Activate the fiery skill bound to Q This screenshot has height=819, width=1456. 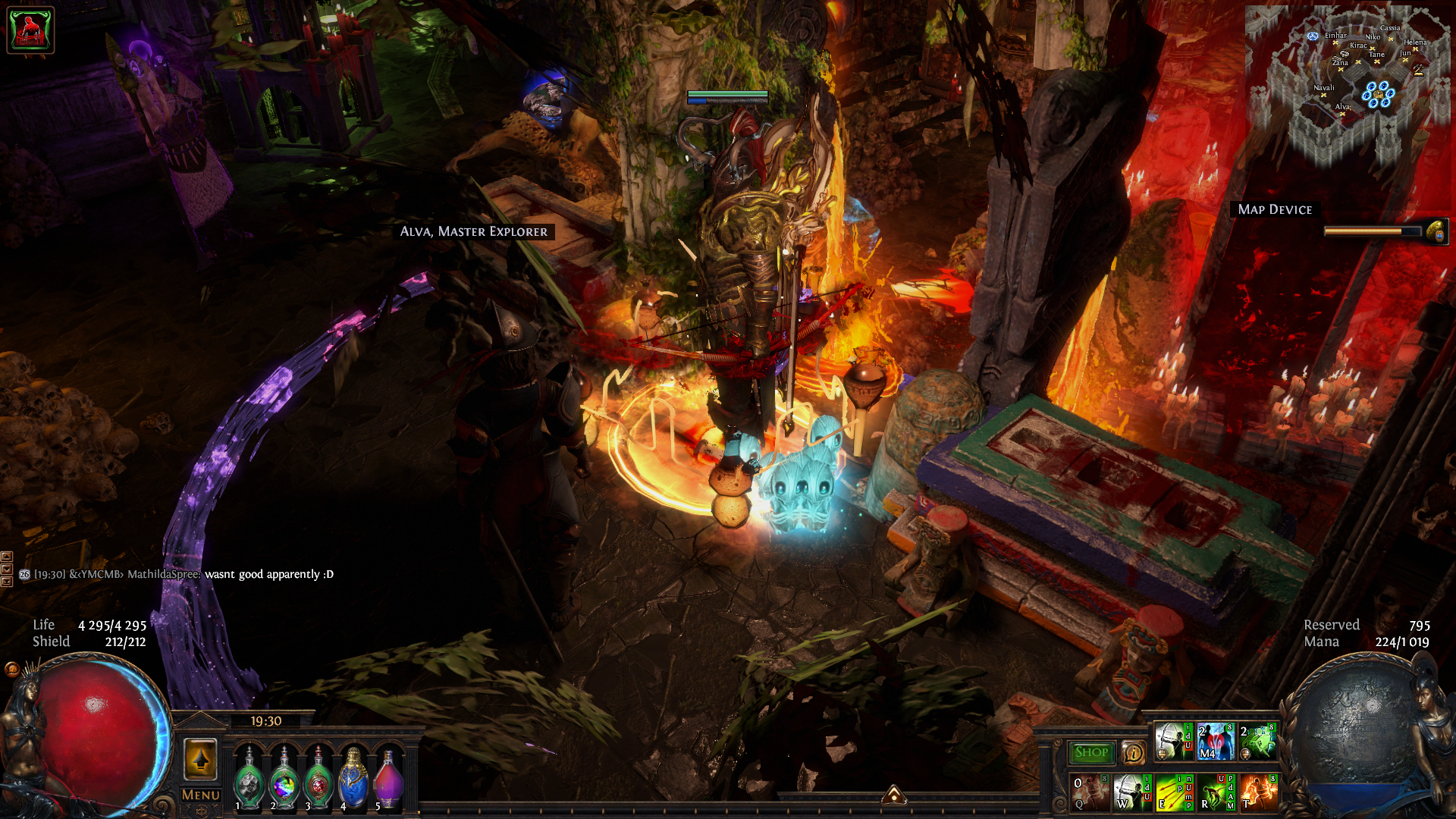1090,792
